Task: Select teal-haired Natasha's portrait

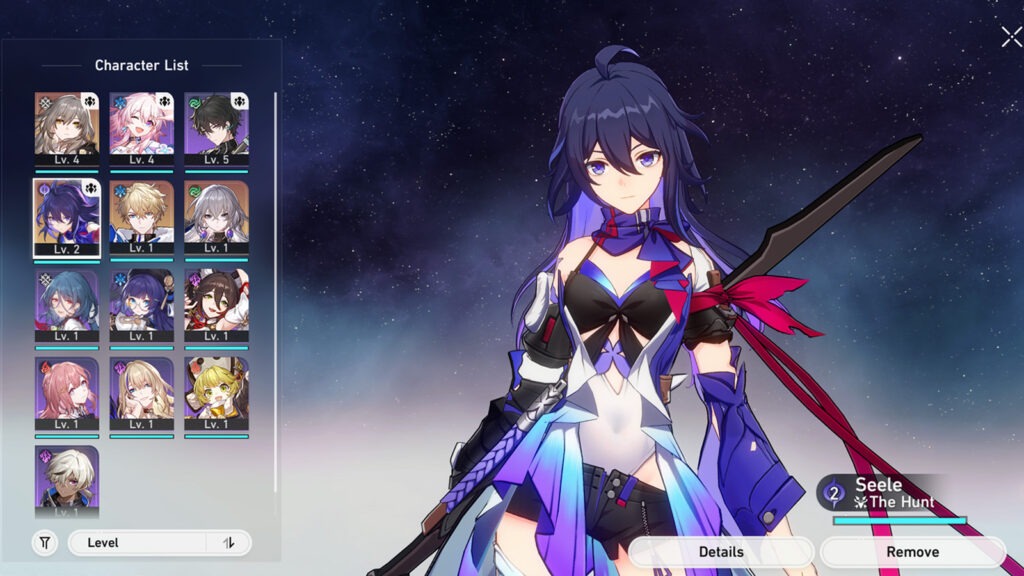Action: [67, 305]
